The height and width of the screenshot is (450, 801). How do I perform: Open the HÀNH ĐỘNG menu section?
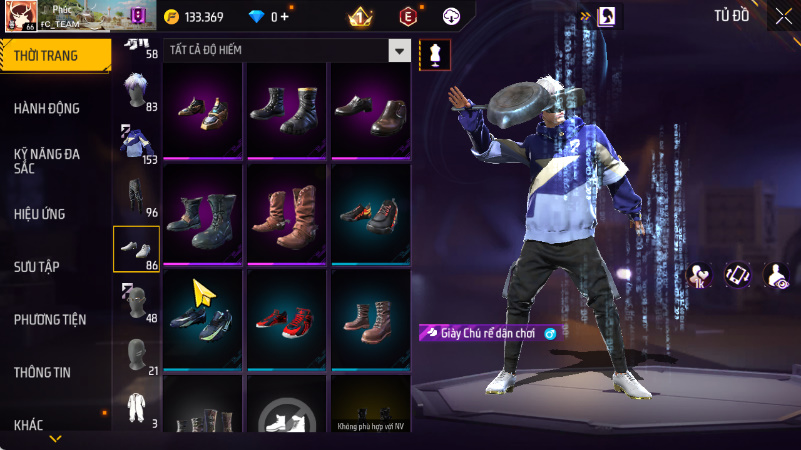[x=47, y=108]
